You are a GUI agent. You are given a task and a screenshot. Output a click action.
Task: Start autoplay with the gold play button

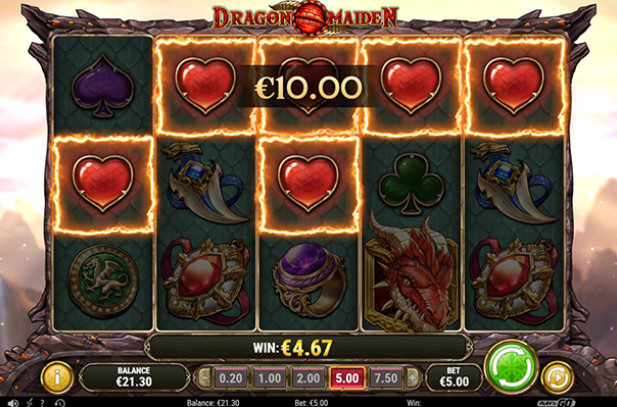556,377
